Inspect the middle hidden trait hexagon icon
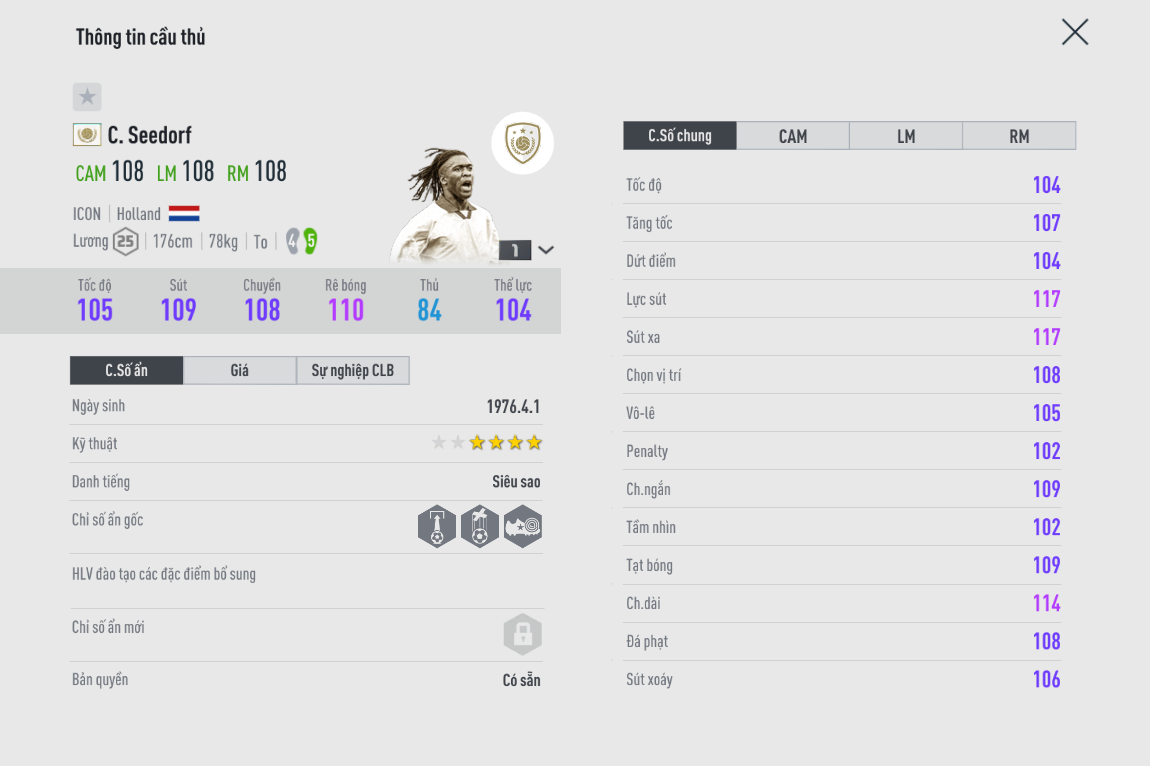The image size is (1150, 766). coord(480,527)
